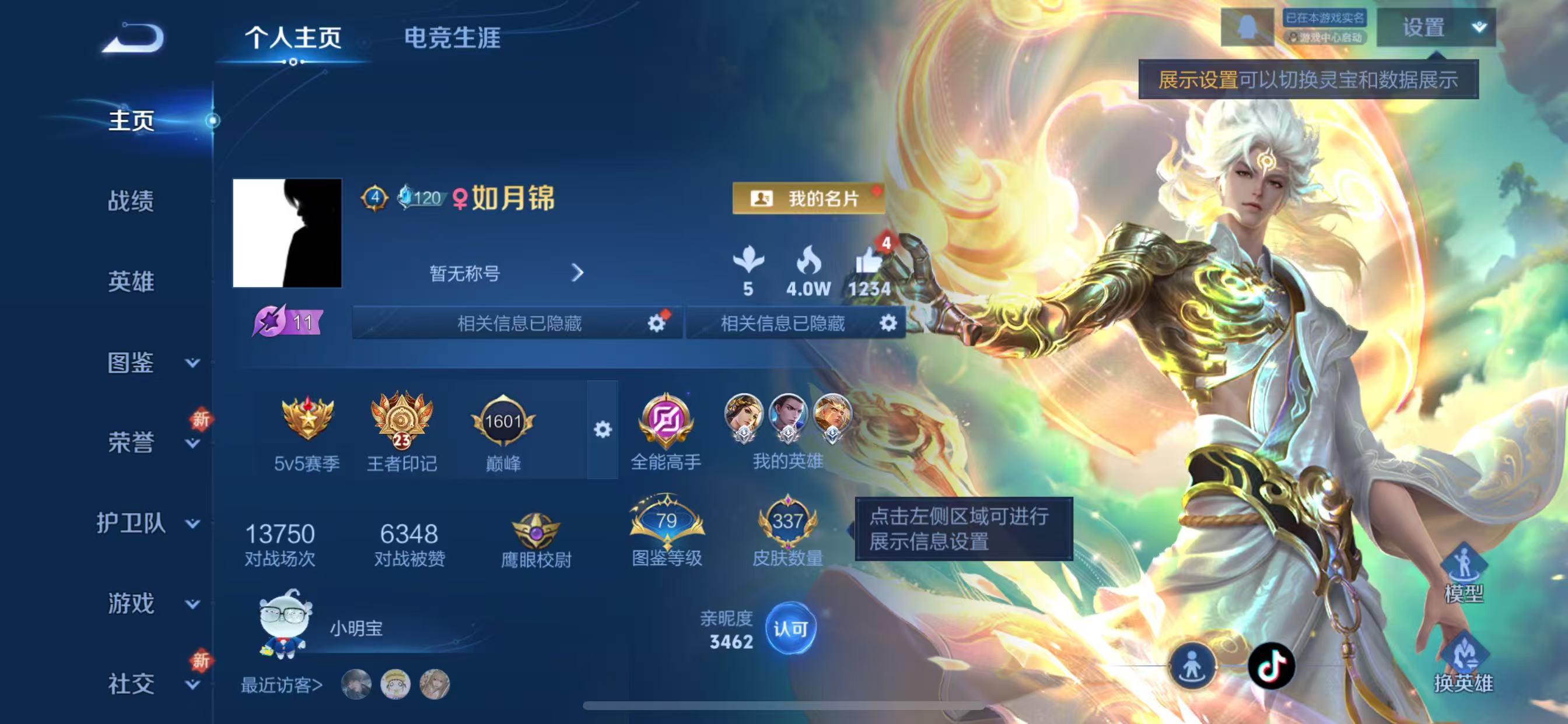Switch to the 电竞生涯 tab
The image size is (1568, 724).
(452, 38)
